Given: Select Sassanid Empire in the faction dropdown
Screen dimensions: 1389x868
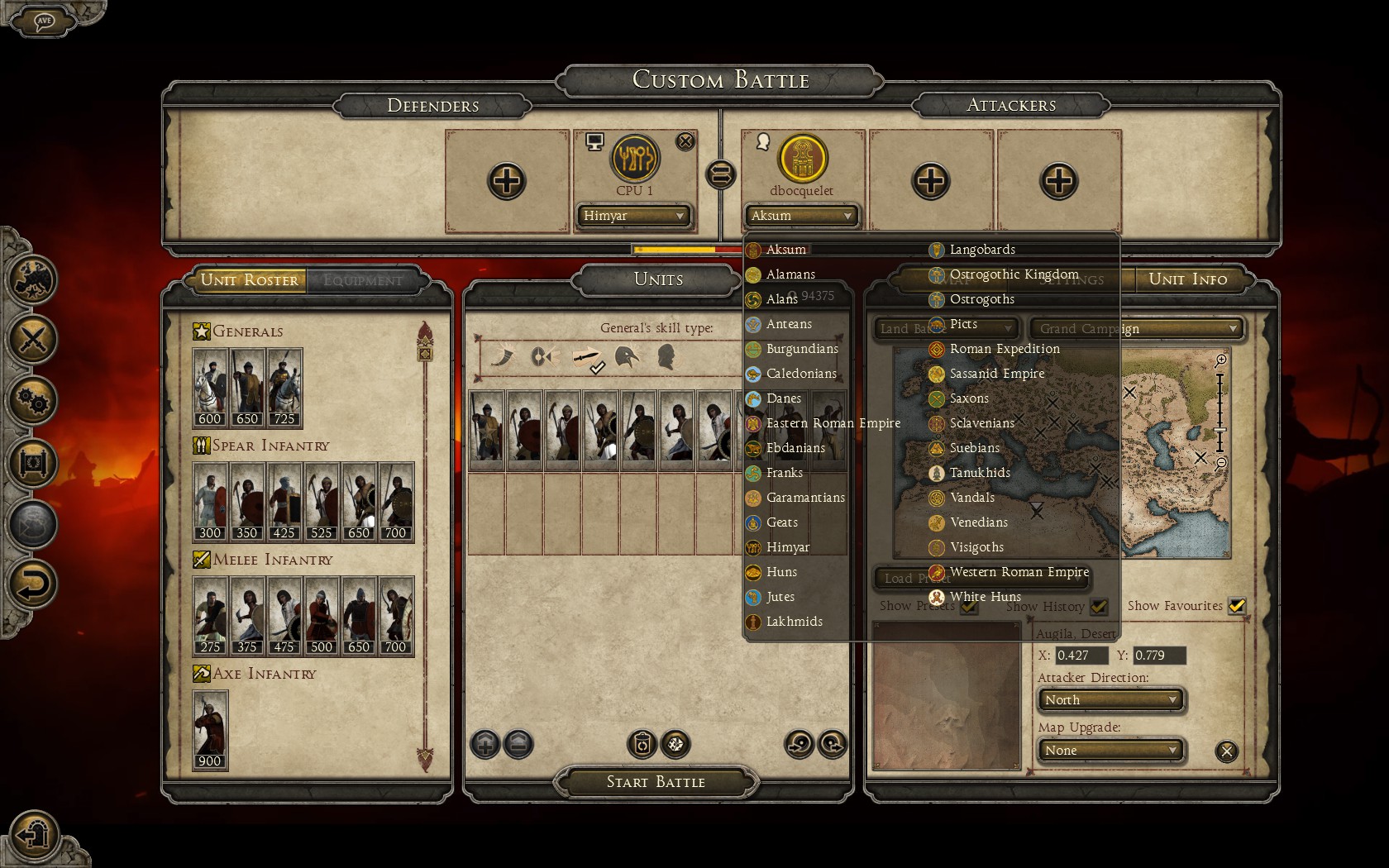Looking at the screenshot, I should [x=996, y=374].
